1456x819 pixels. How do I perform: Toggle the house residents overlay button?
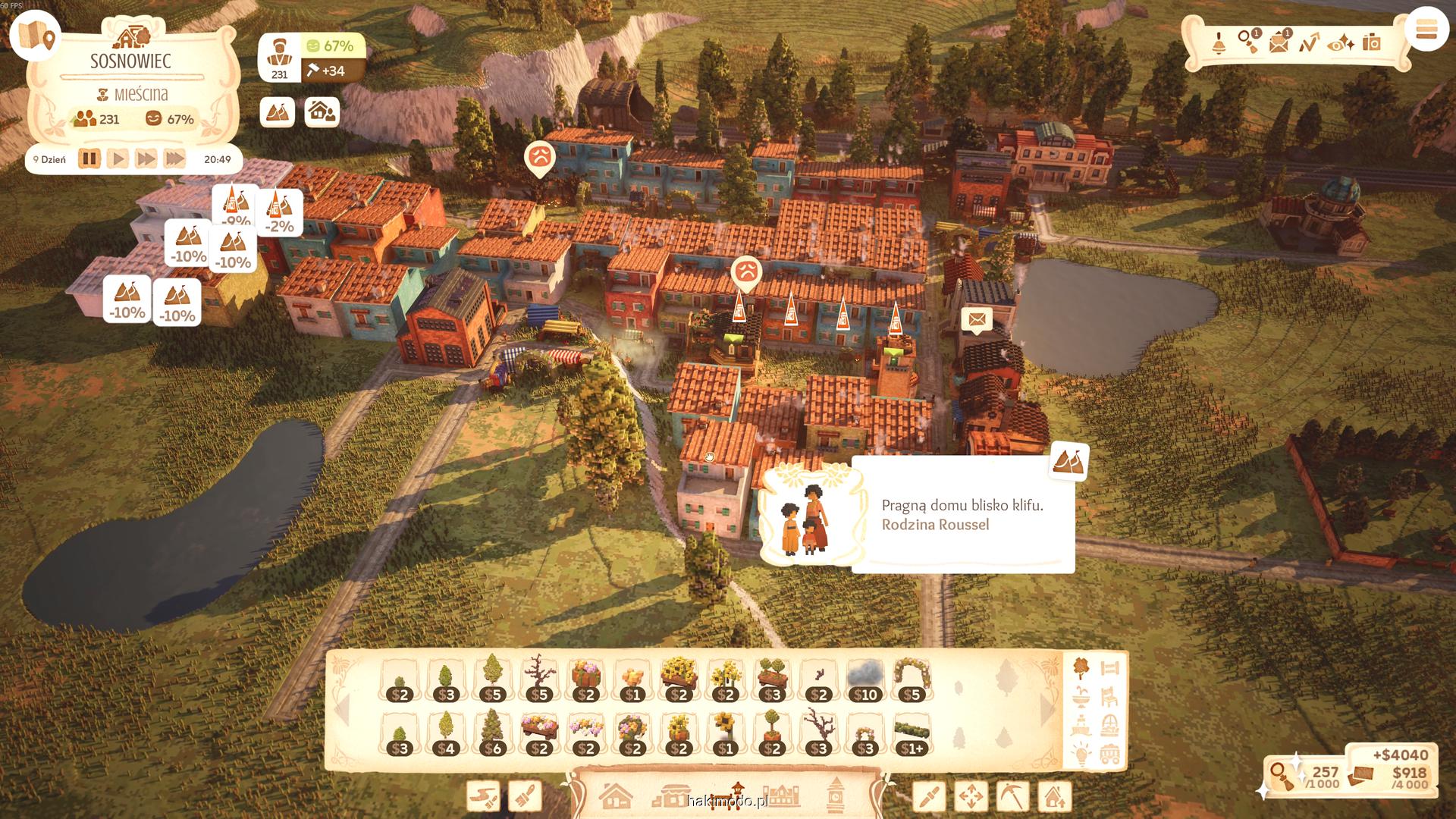(322, 112)
